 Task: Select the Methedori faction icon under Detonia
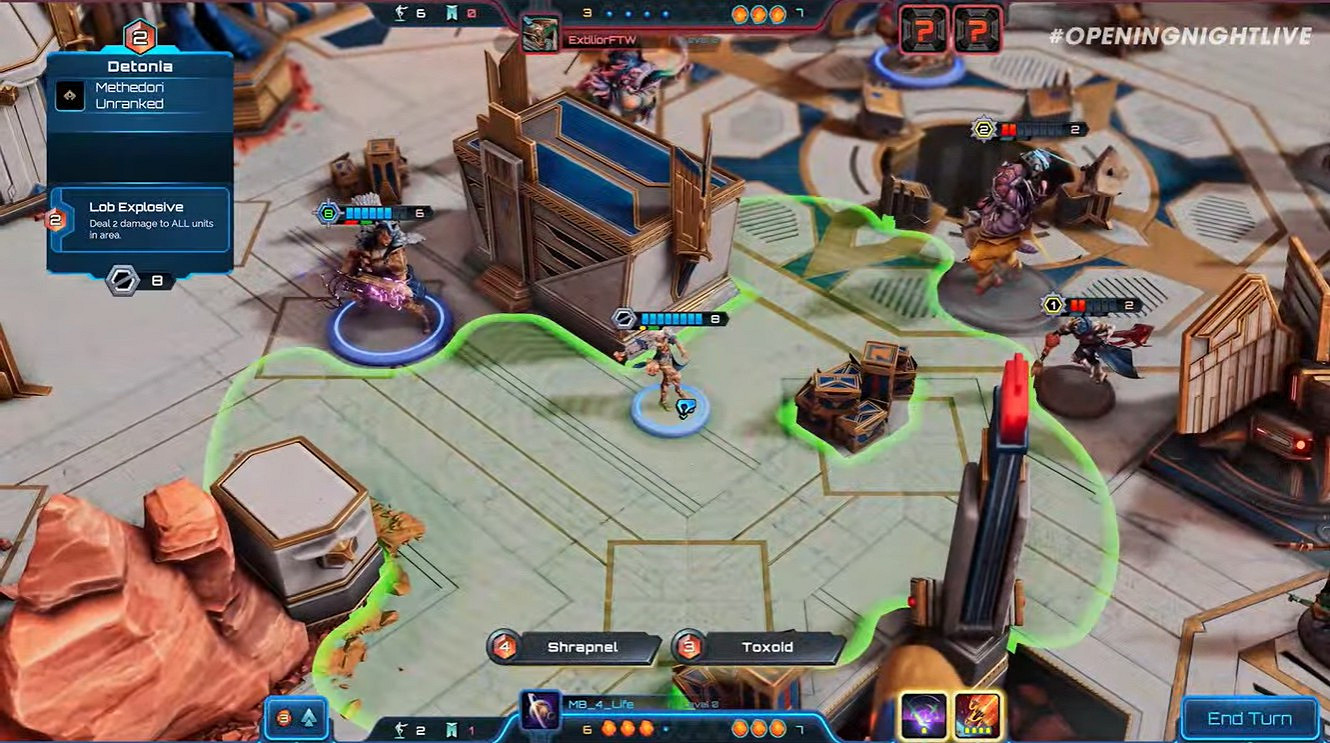tap(68, 96)
